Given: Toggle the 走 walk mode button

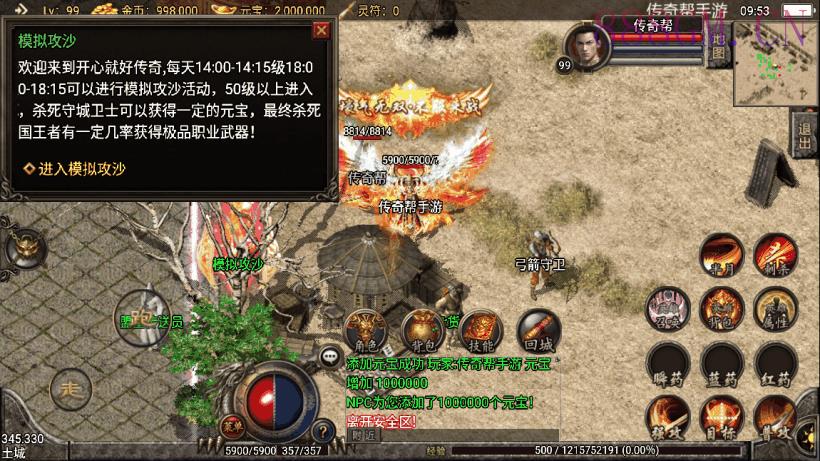Looking at the screenshot, I should (x=70, y=387).
